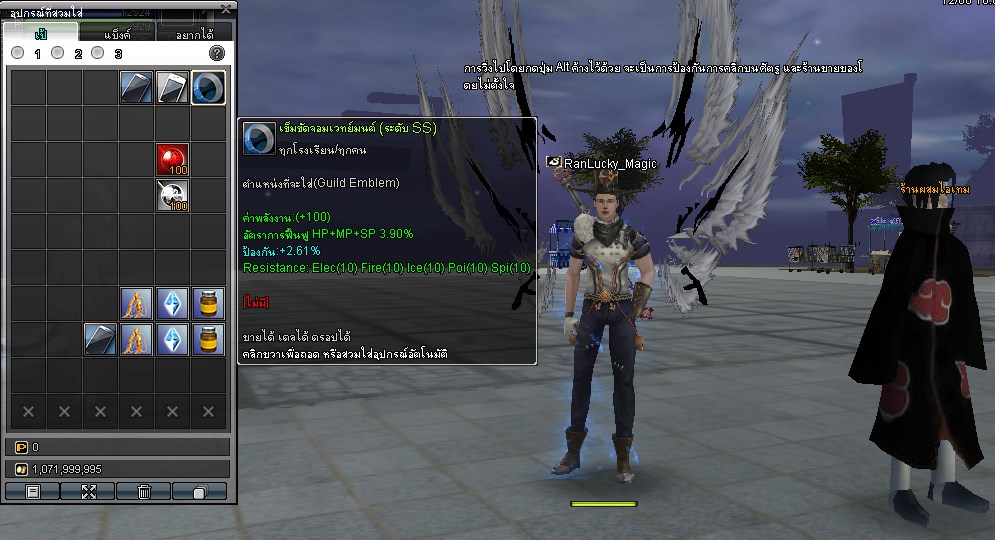Select the dark smartphone beside the ginseng root
This screenshot has width=995, height=540.
point(100,340)
